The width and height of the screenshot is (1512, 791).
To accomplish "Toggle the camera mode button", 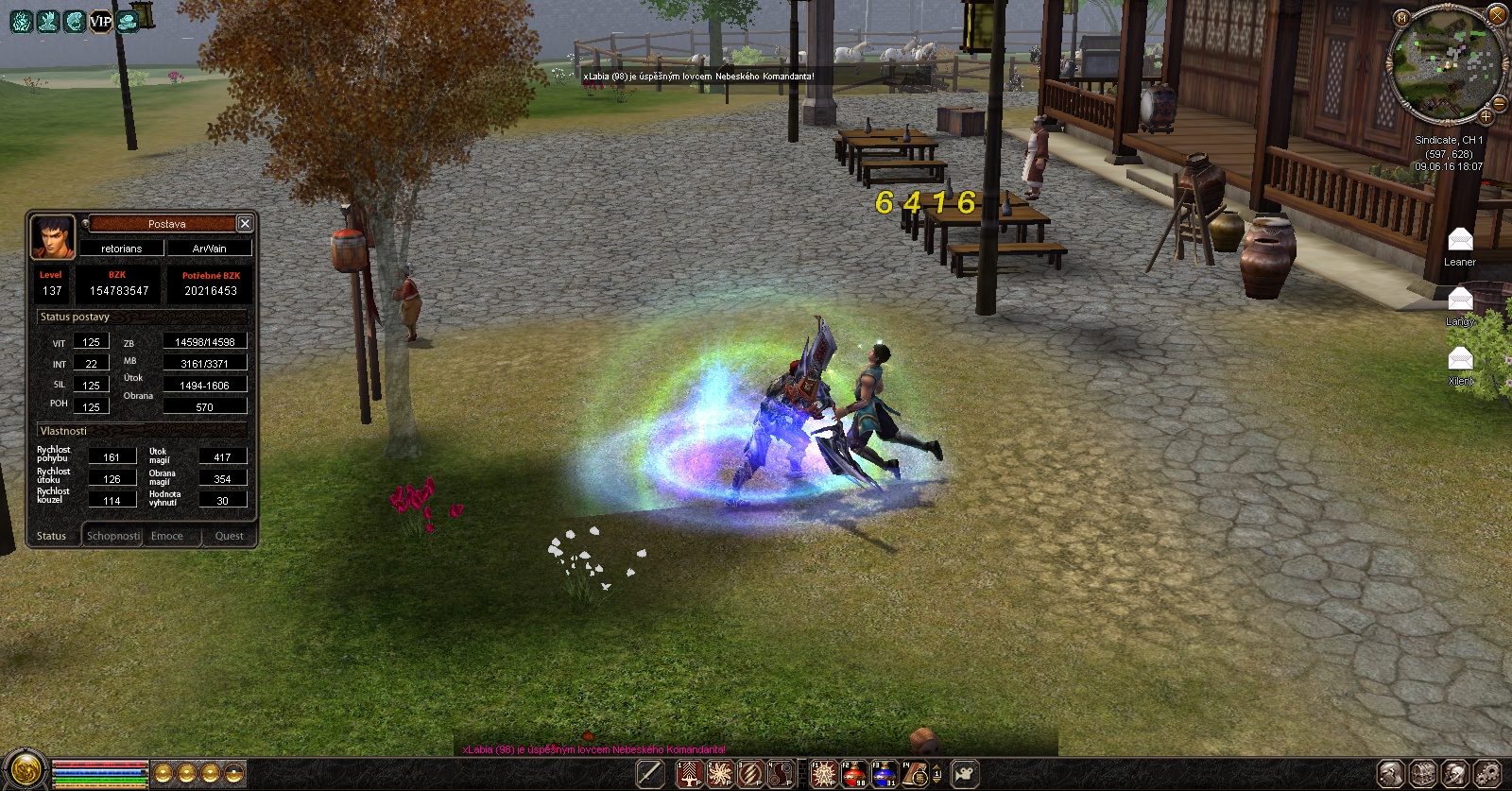I will [964, 774].
